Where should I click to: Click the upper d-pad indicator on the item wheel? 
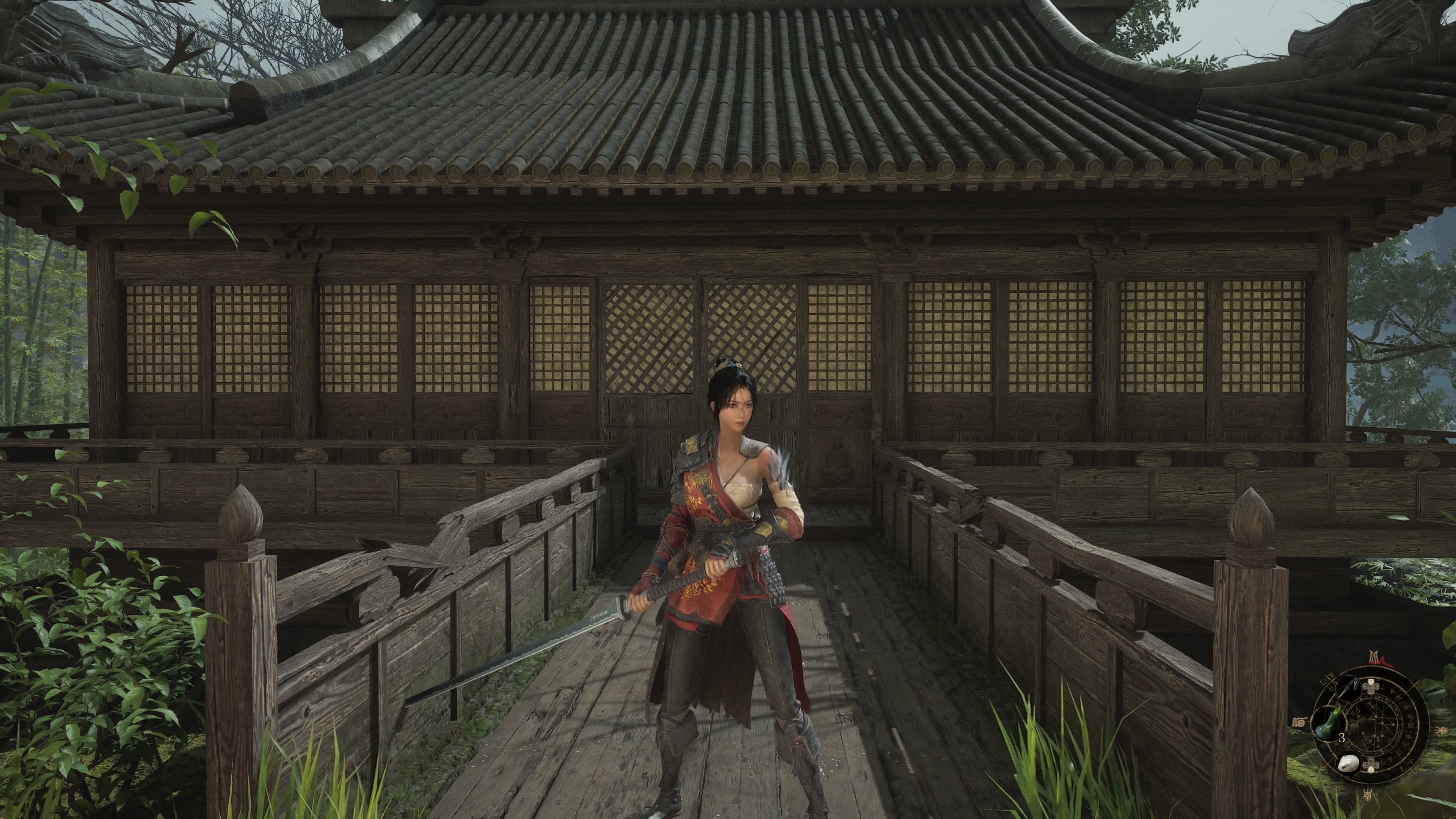pyautogui.click(x=1371, y=686)
